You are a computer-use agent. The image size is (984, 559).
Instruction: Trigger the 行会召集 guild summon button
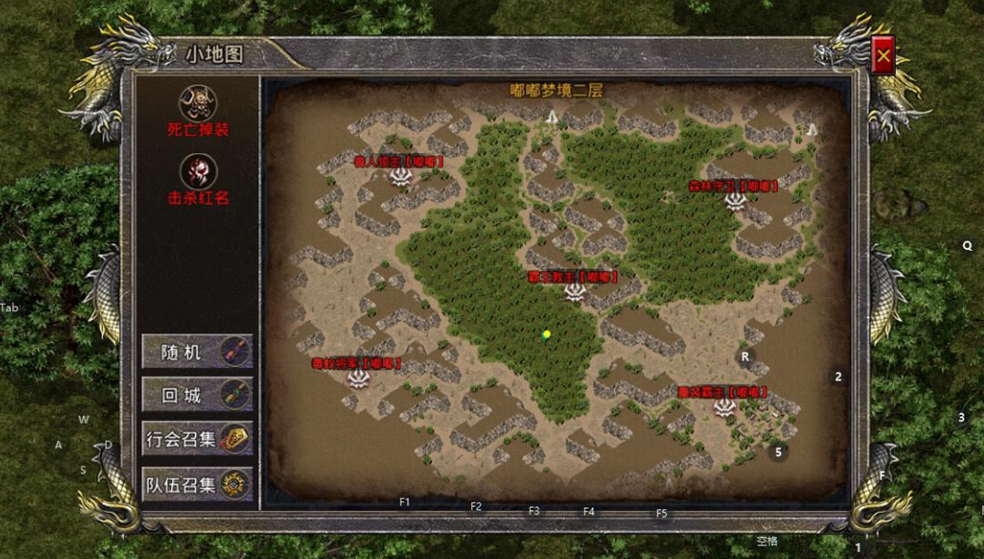coord(197,438)
